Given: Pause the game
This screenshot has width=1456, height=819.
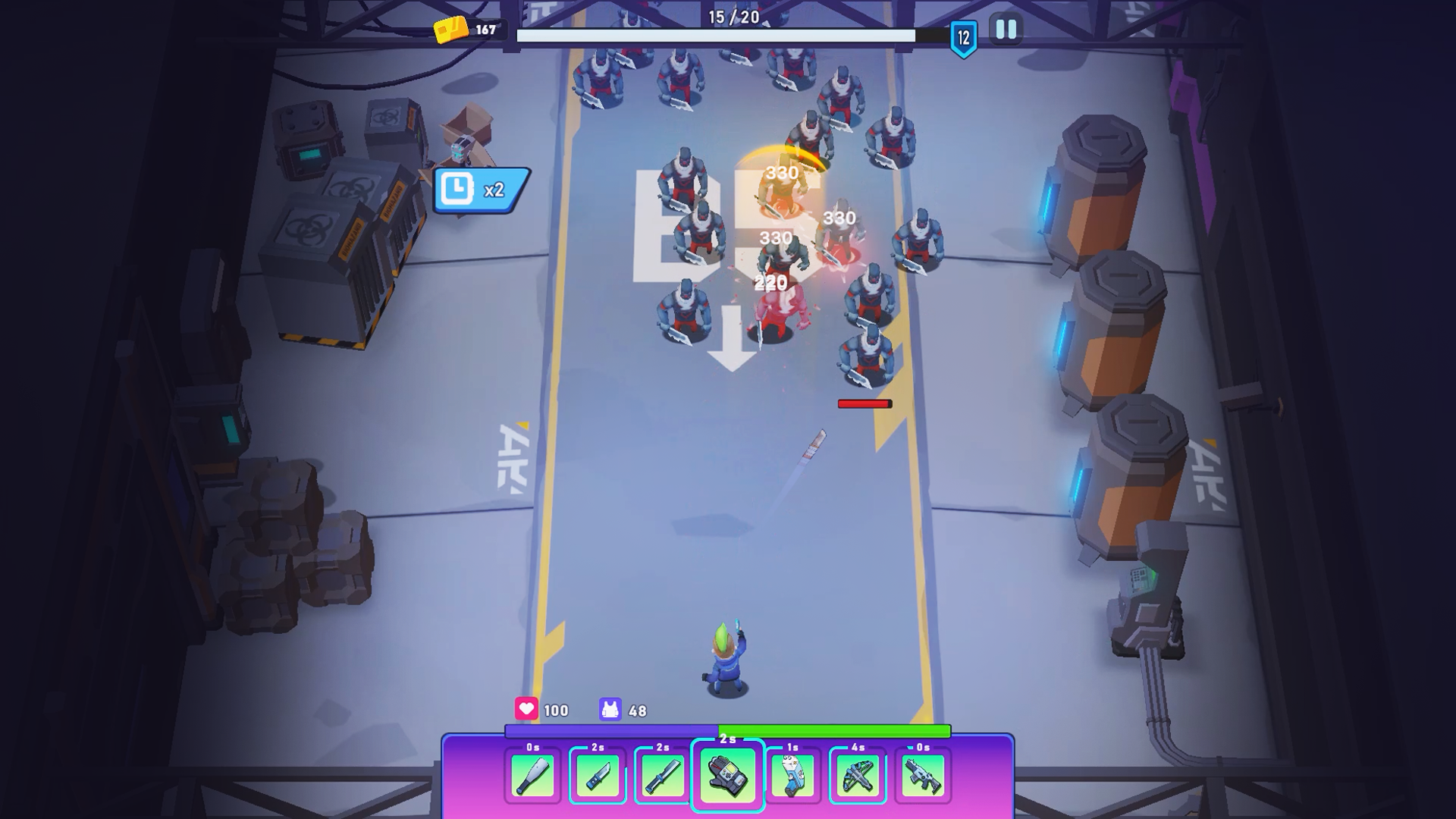Looking at the screenshot, I should [x=1006, y=30].
